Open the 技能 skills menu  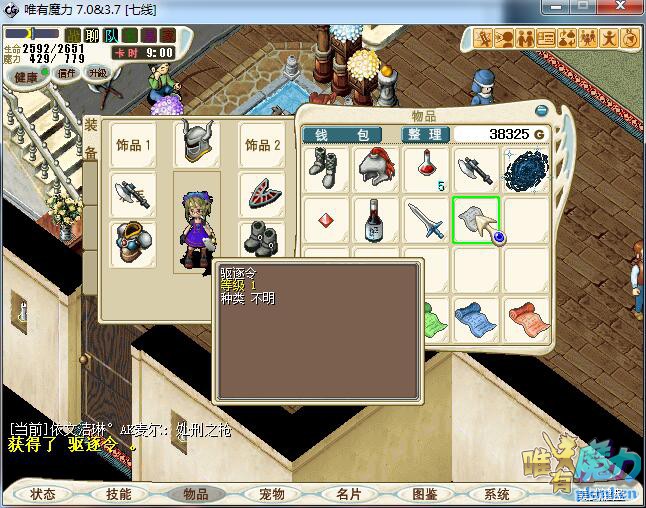click(x=119, y=494)
